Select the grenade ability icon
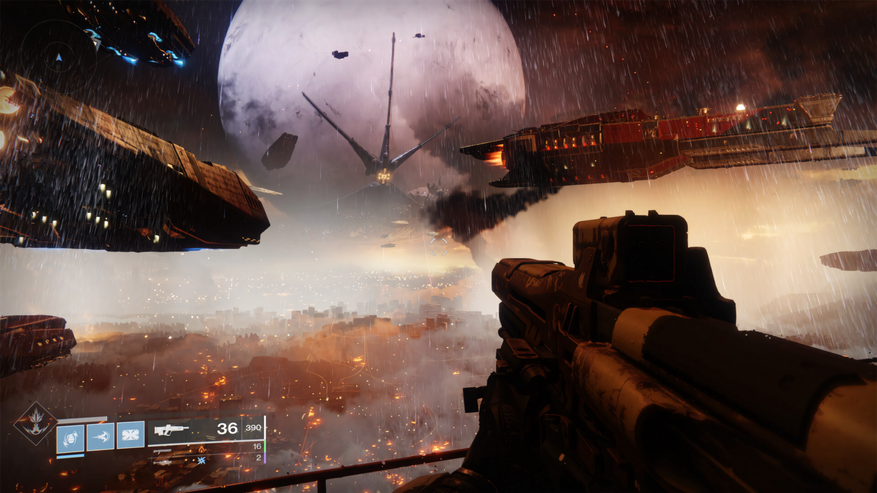 click(x=70, y=437)
